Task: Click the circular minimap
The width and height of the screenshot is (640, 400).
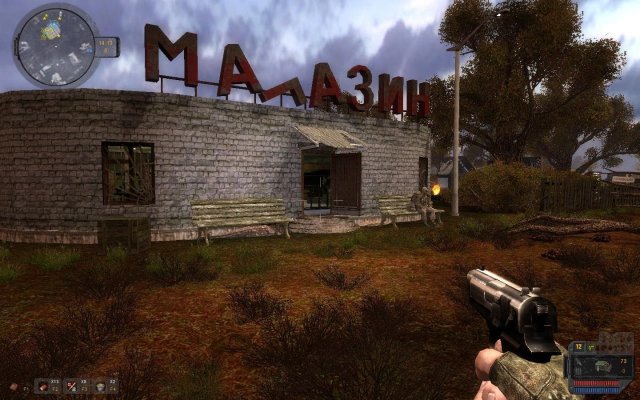Action: [x=55, y=46]
